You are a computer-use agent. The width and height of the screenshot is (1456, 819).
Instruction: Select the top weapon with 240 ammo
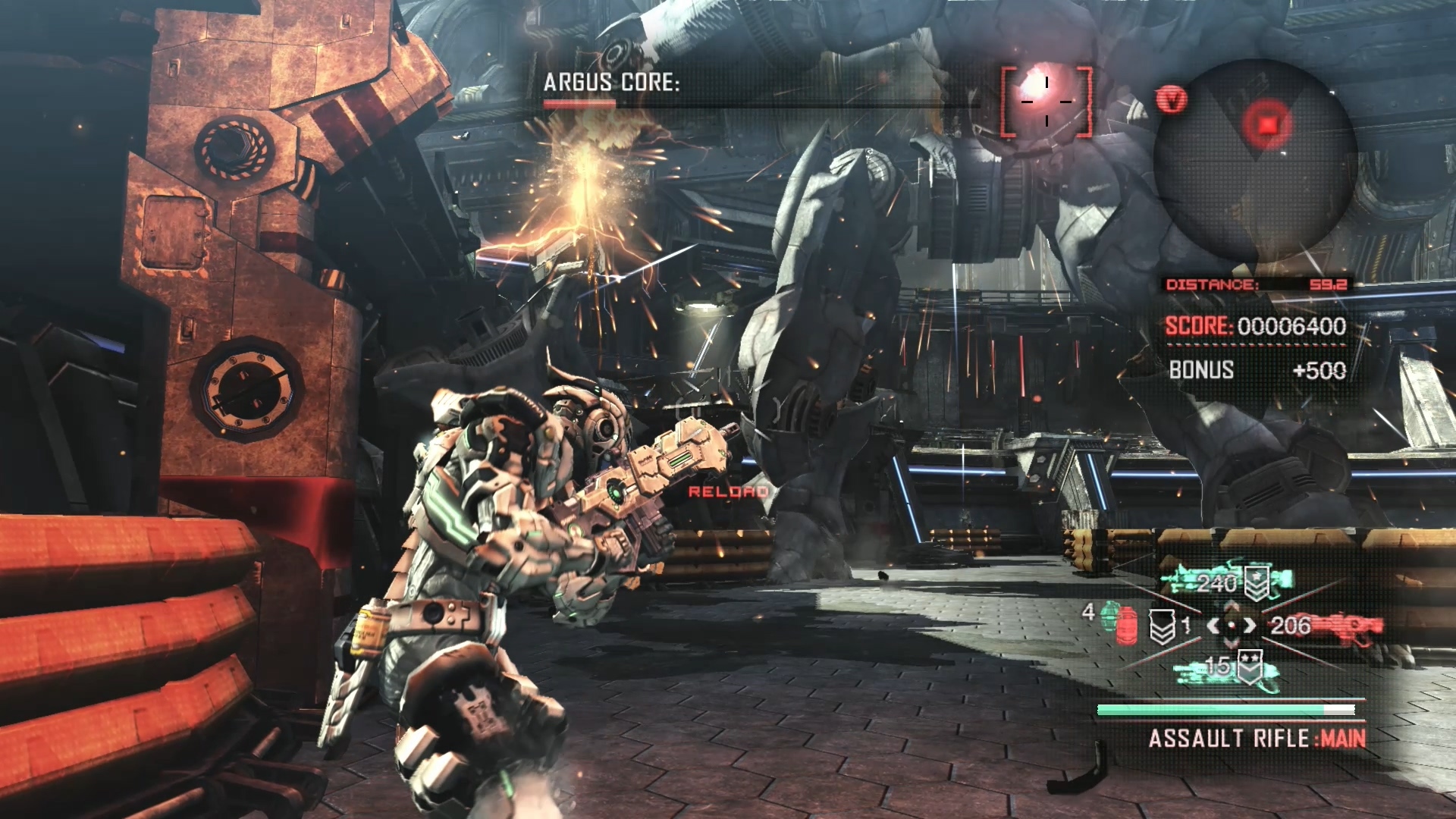click(1226, 582)
